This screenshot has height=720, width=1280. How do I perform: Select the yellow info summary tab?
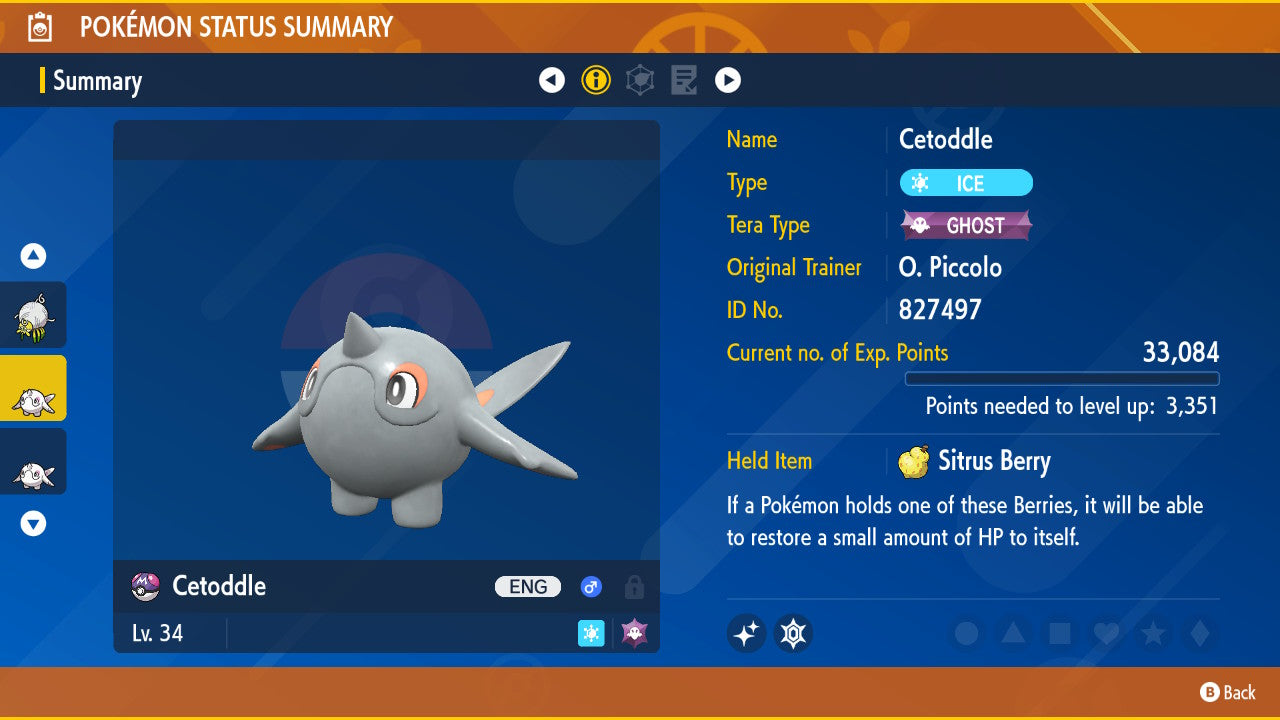[x=596, y=80]
